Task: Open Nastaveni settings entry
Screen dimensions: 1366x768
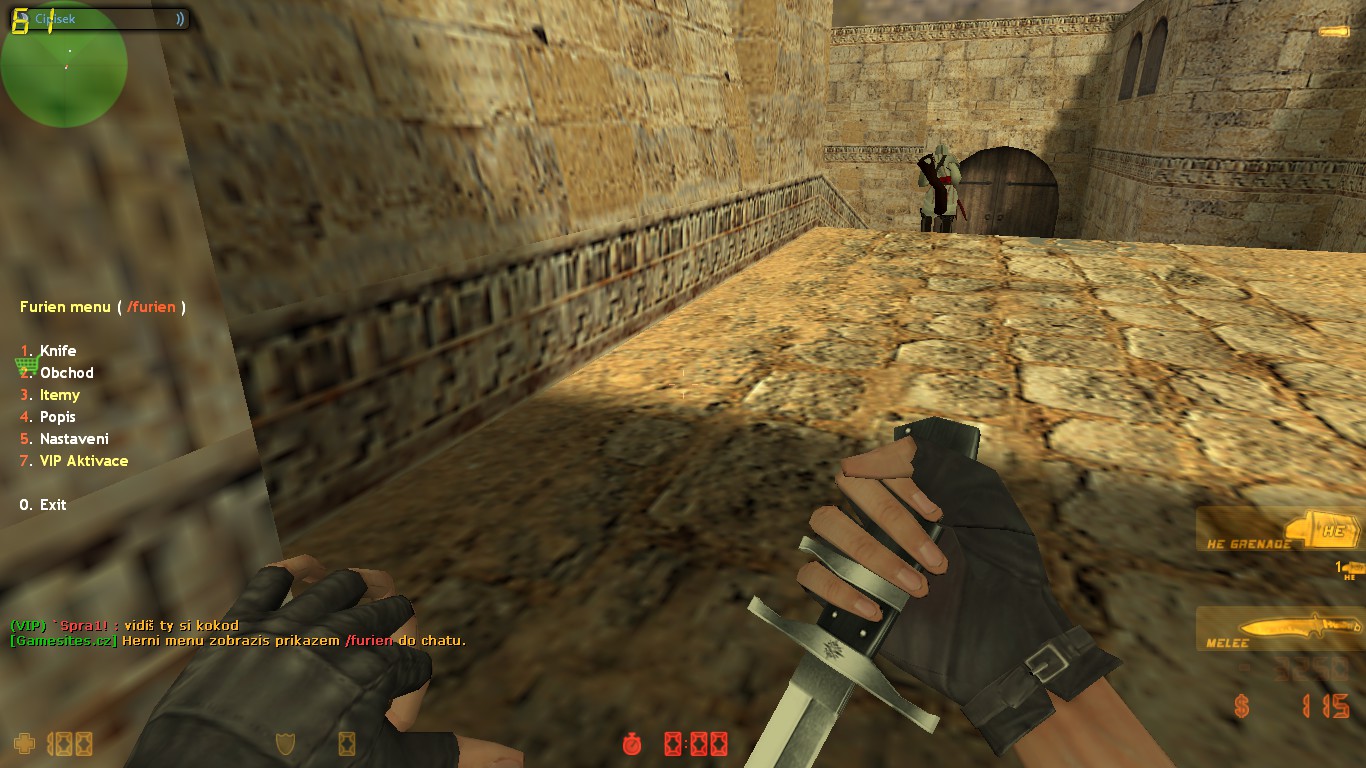Action: 73,439
